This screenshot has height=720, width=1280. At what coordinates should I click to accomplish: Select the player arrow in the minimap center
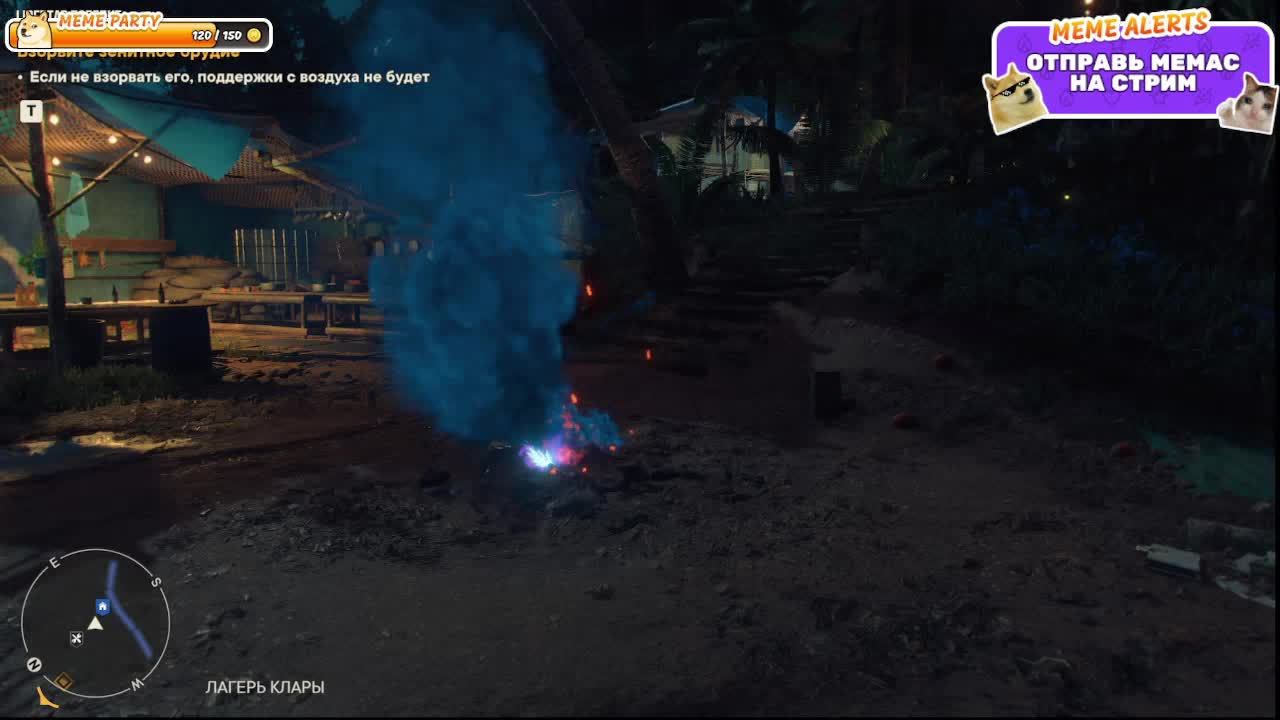pyautogui.click(x=95, y=623)
